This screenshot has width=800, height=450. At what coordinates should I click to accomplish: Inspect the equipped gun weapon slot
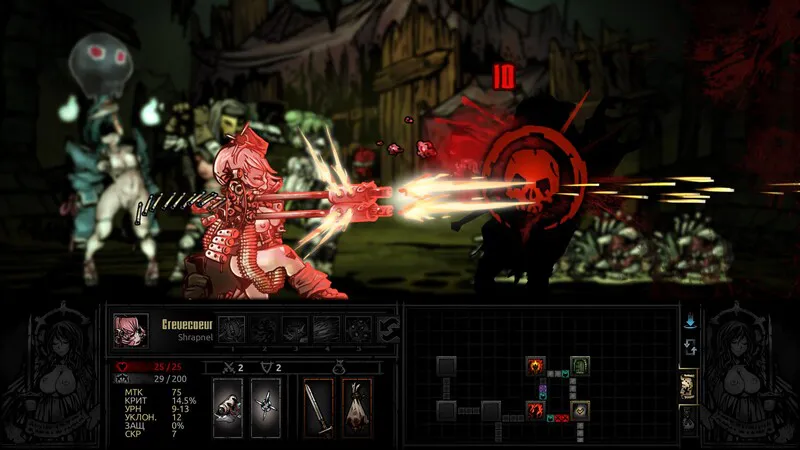228,407
